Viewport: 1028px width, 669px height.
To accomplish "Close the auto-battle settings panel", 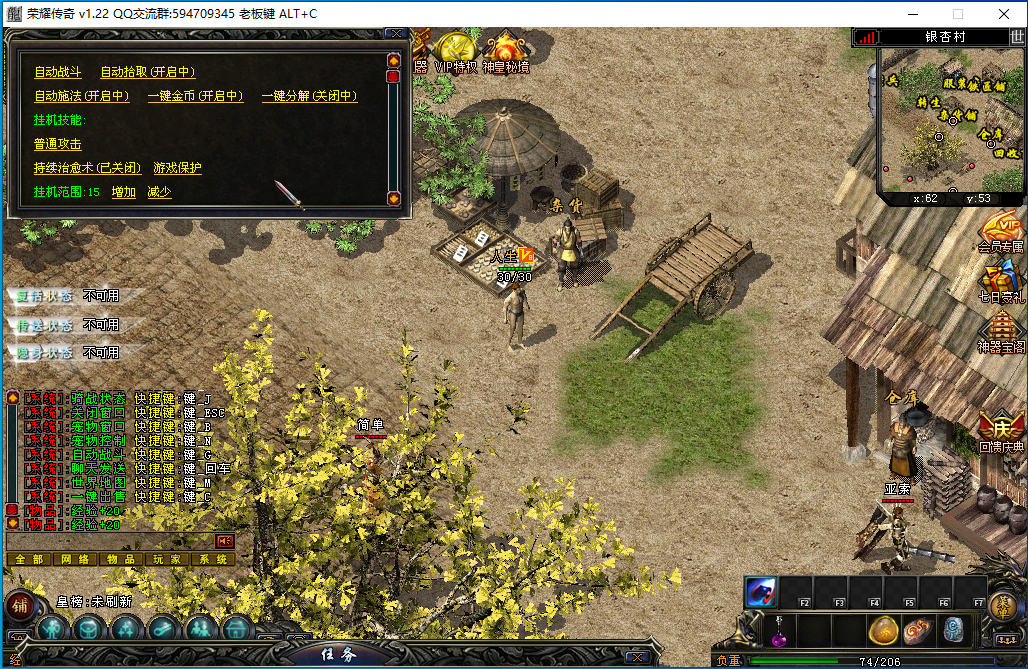I will point(397,34).
